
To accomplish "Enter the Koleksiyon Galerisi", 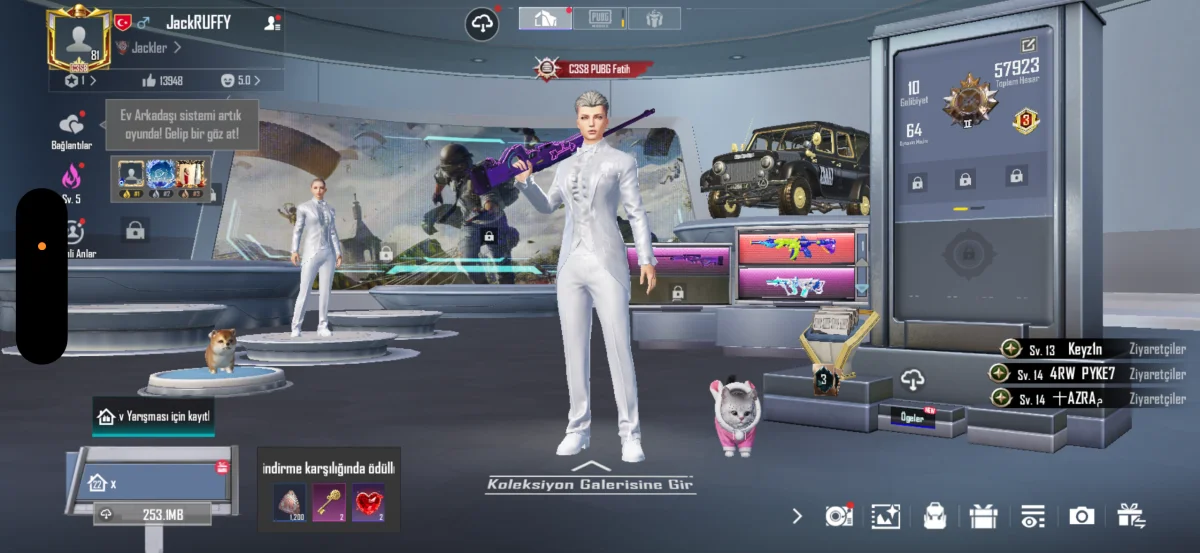I will pyautogui.click(x=591, y=484).
